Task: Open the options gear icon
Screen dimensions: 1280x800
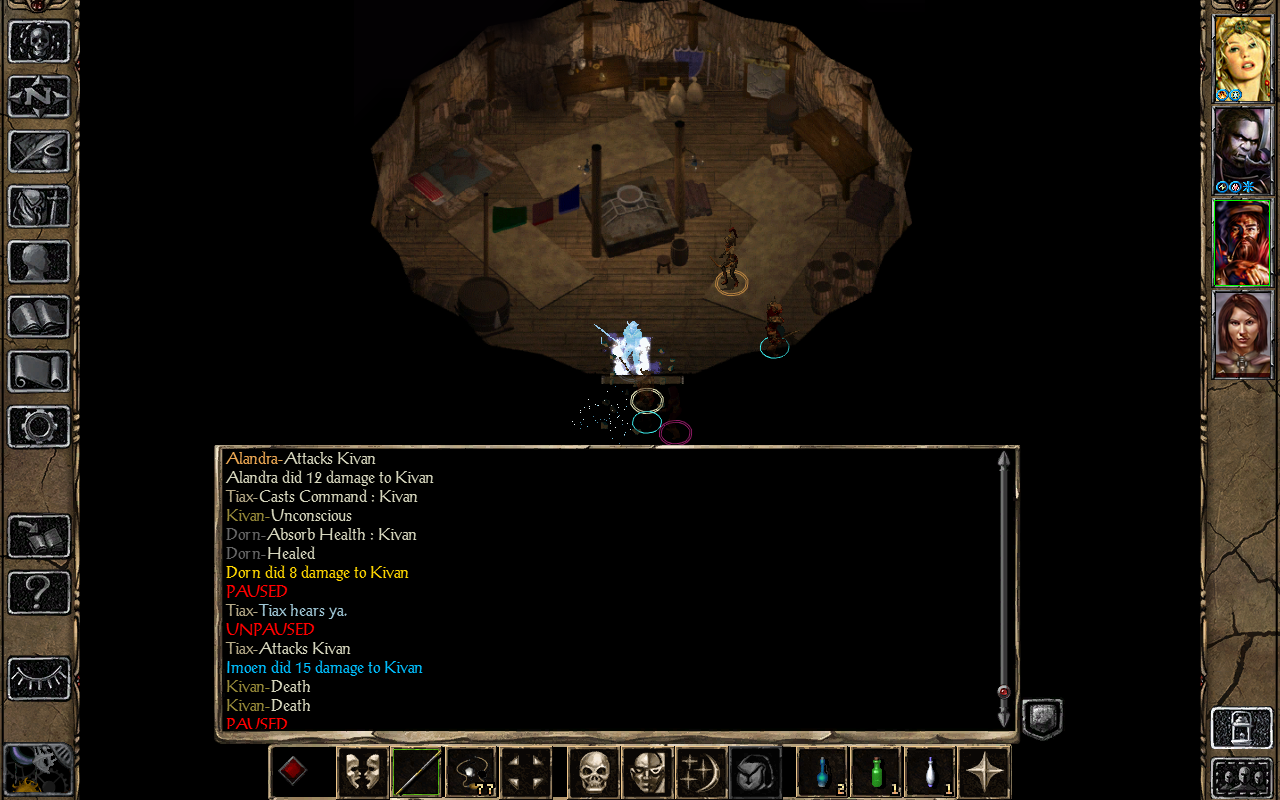Action: [40, 427]
